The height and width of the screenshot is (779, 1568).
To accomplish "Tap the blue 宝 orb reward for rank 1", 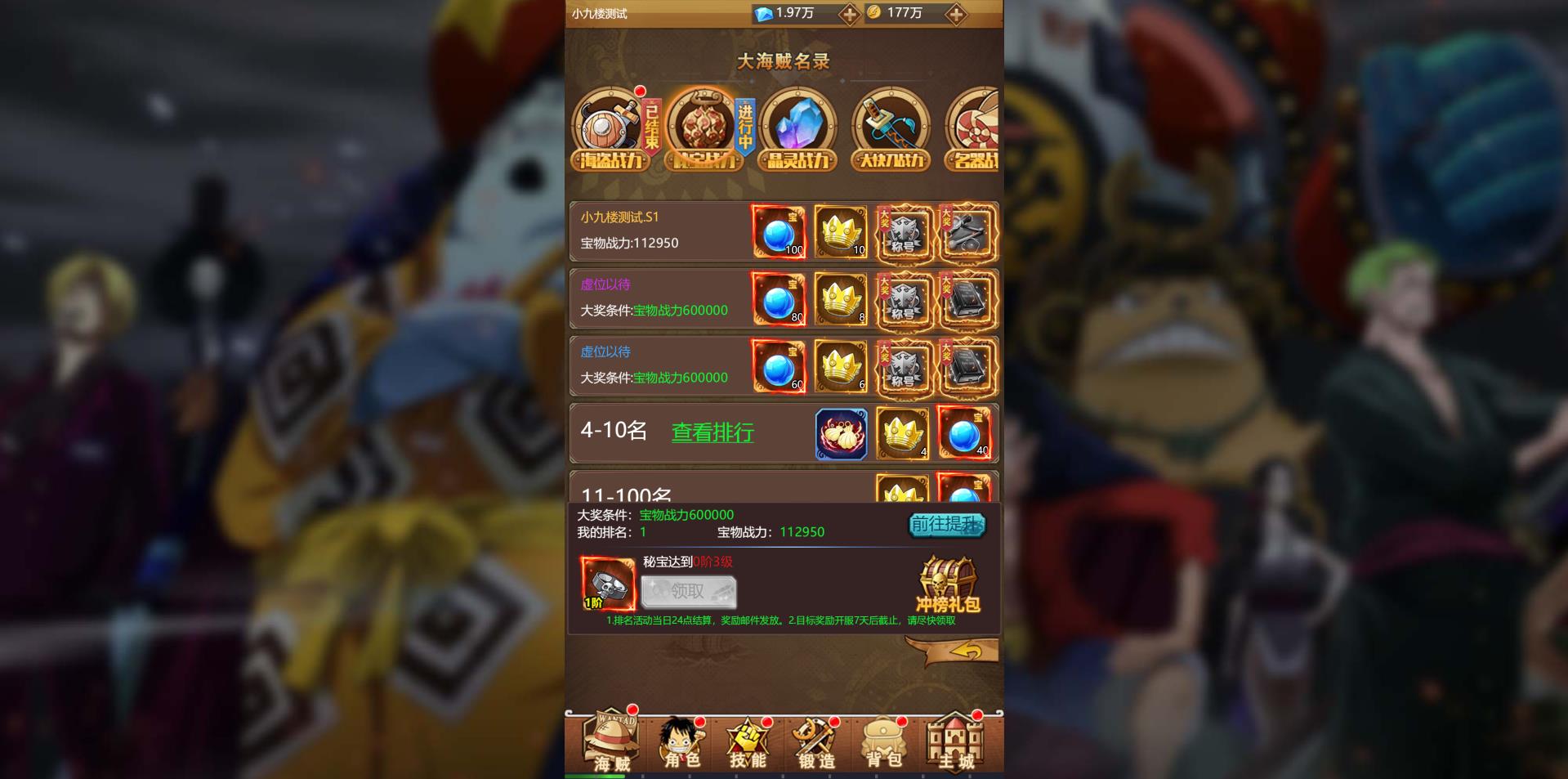I will point(777,231).
